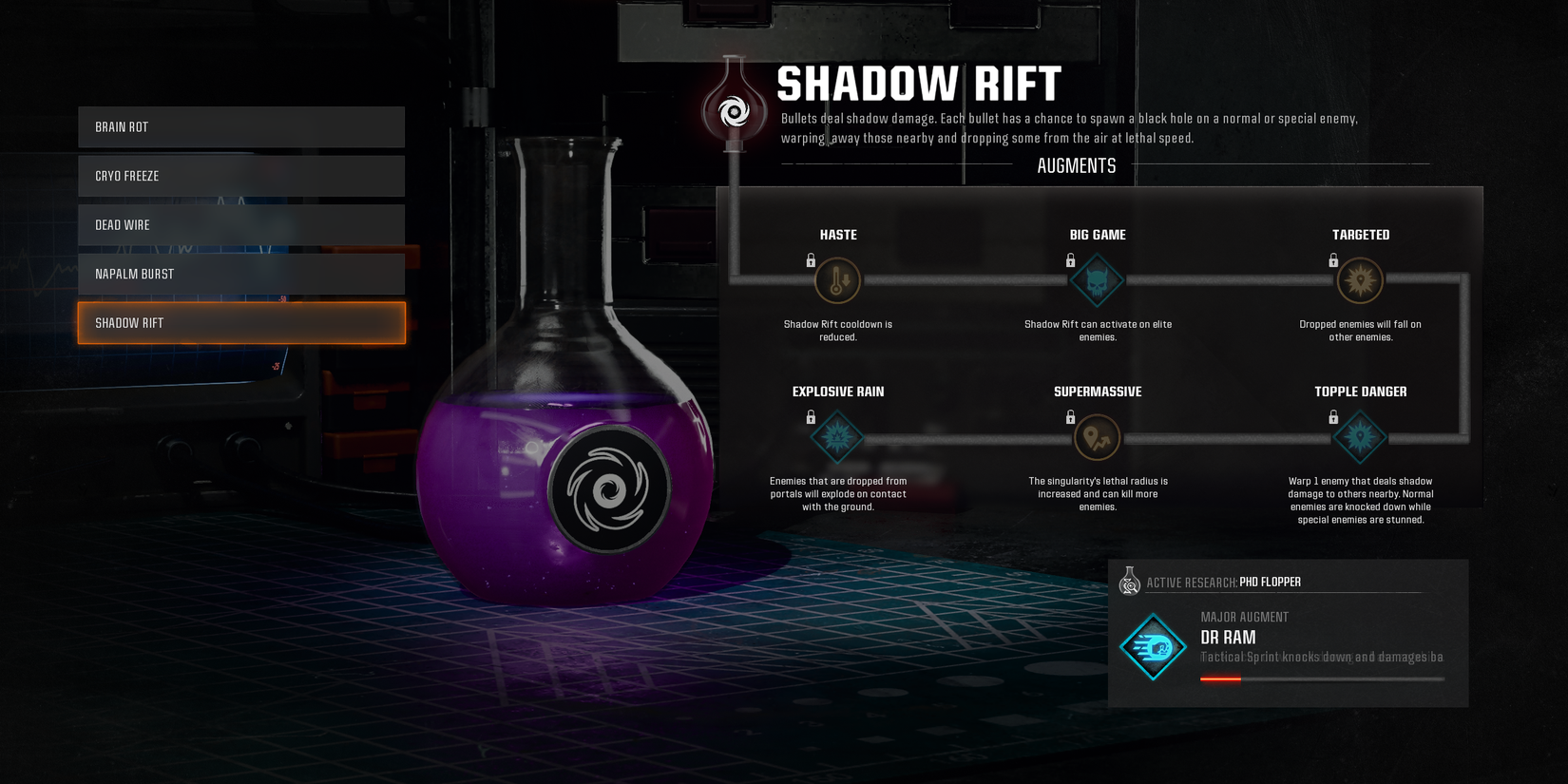Unlock the Topple Danger augment padlock
This screenshot has height=784, width=1568.
click(1334, 416)
